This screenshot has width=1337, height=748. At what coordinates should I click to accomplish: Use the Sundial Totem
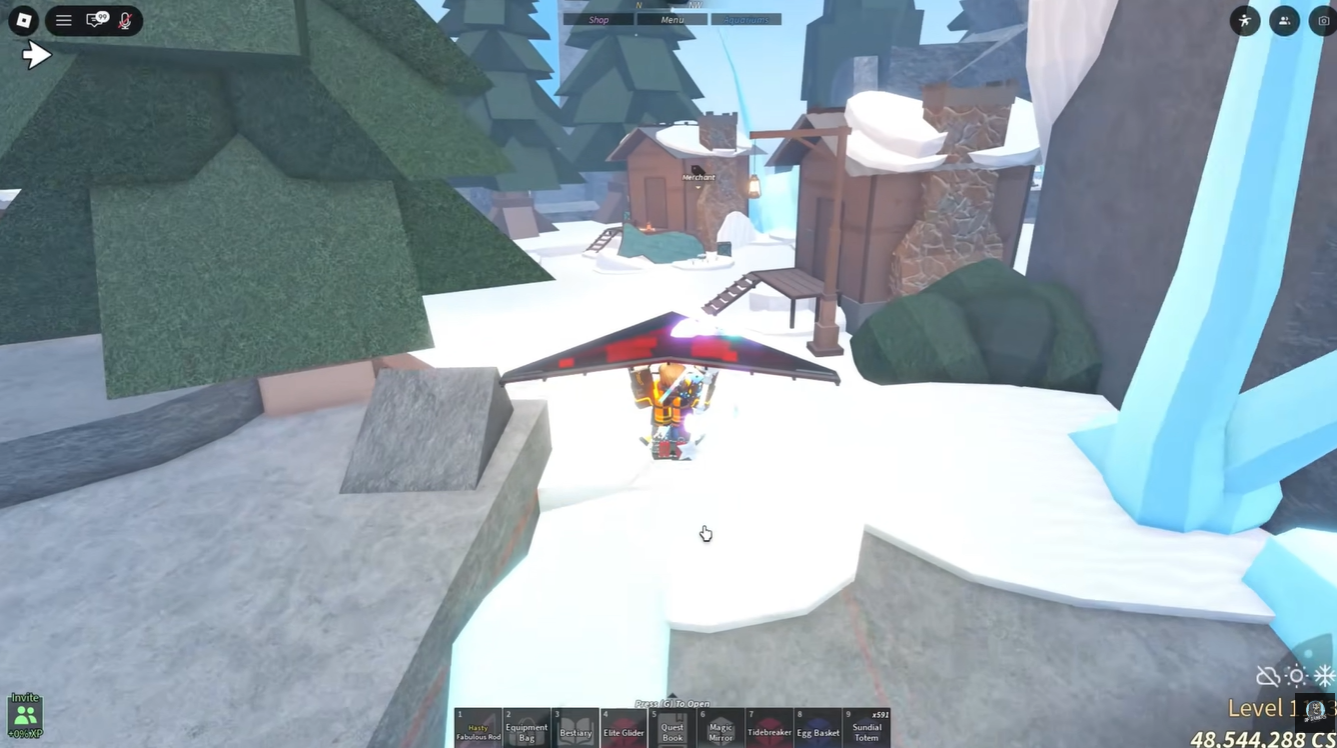tap(867, 728)
